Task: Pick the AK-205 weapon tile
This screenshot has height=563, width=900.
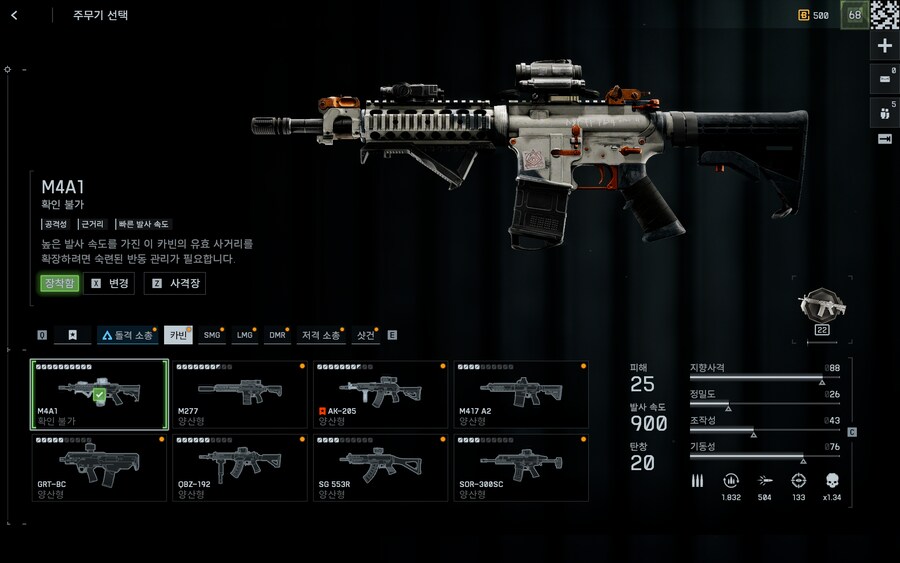Action: pyautogui.click(x=380, y=394)
